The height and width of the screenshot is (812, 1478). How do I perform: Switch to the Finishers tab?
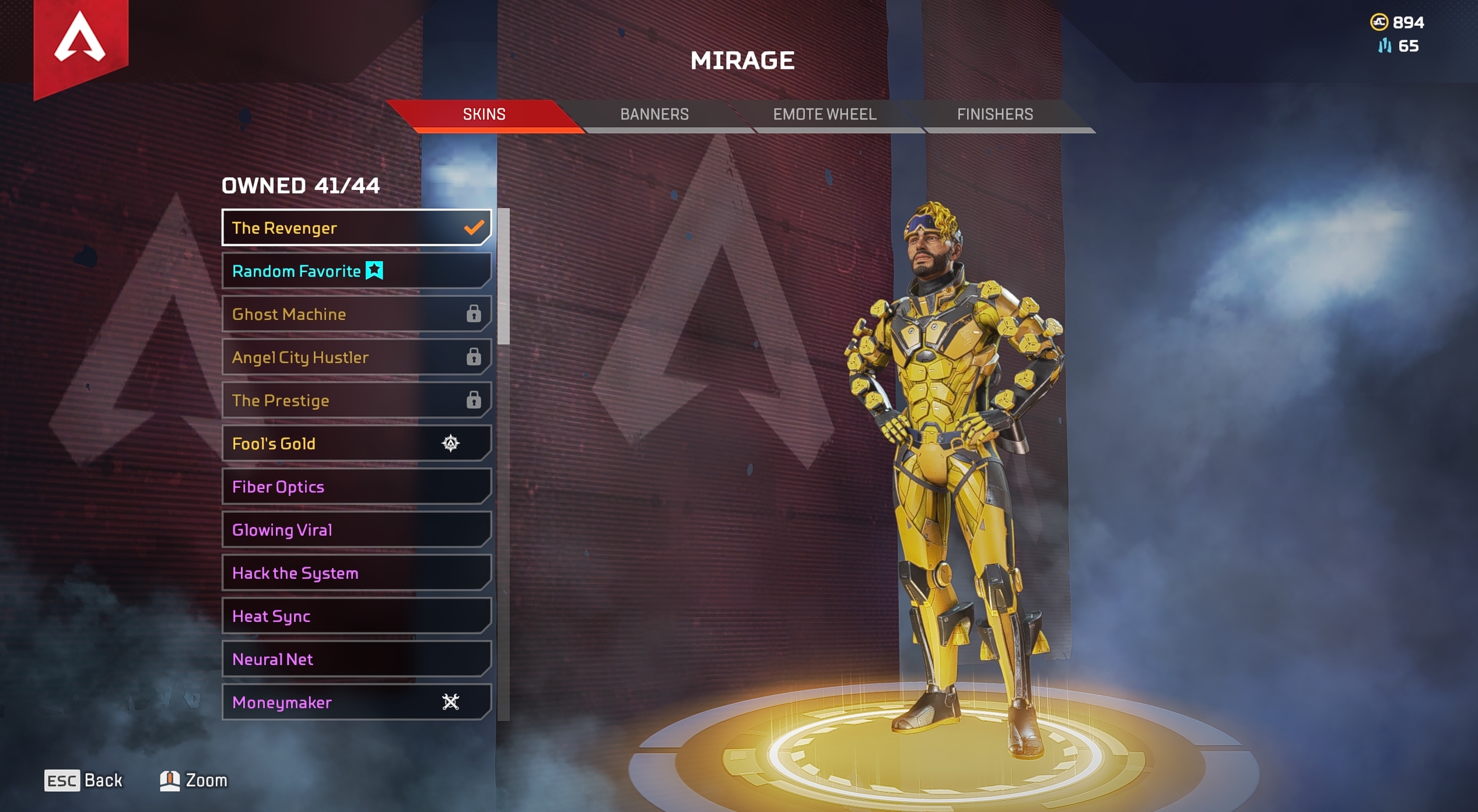click(994, 114)
